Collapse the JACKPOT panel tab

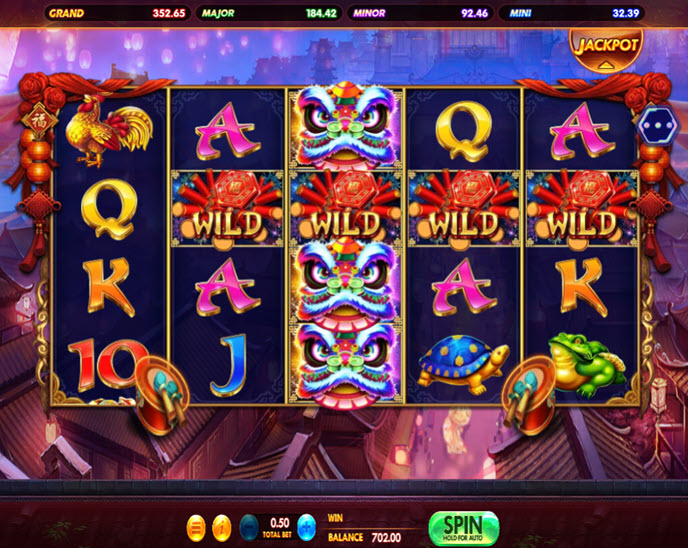(x=605, y=49)
